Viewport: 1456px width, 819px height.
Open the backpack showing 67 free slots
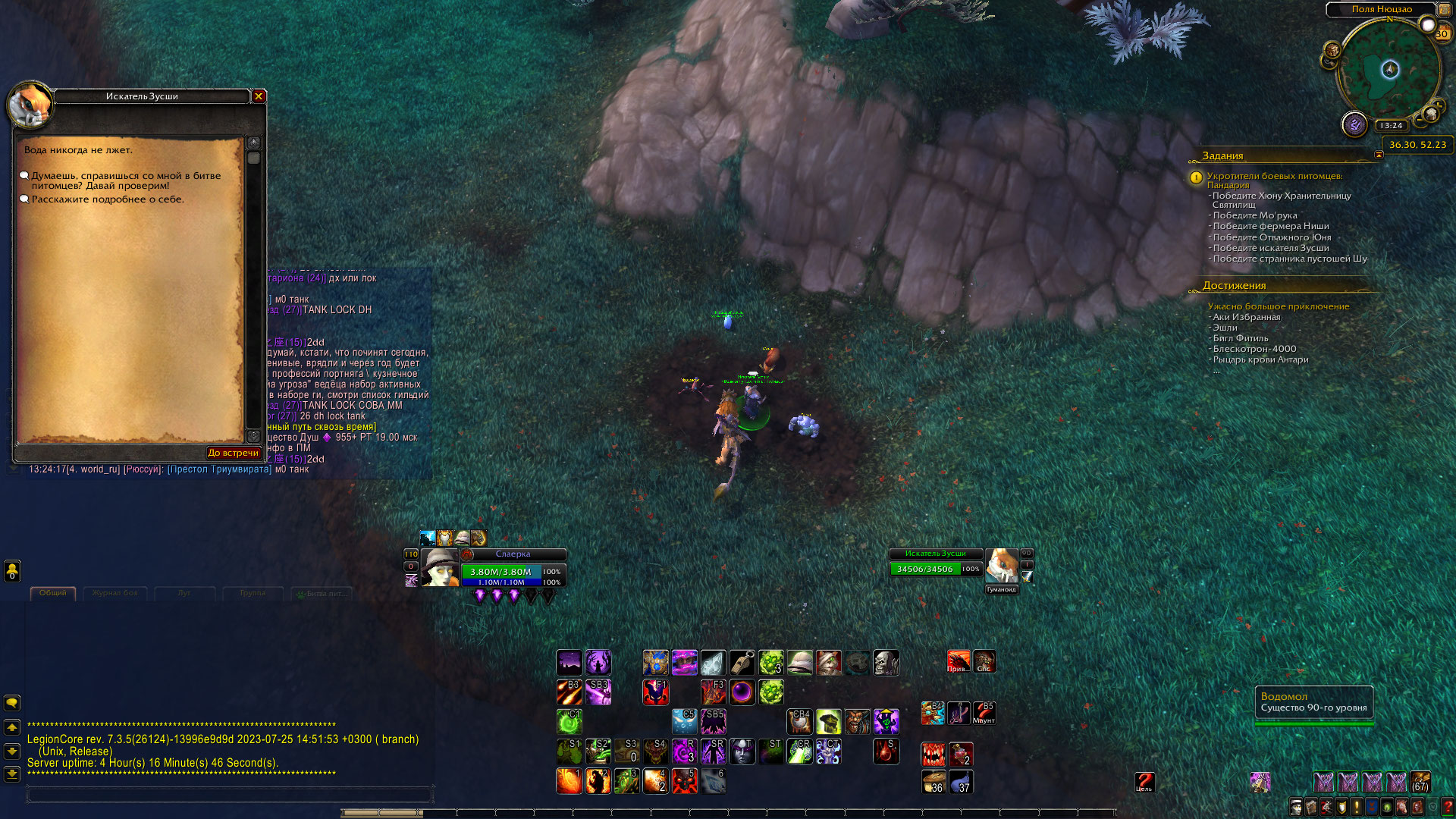[x=1420, y=782]
